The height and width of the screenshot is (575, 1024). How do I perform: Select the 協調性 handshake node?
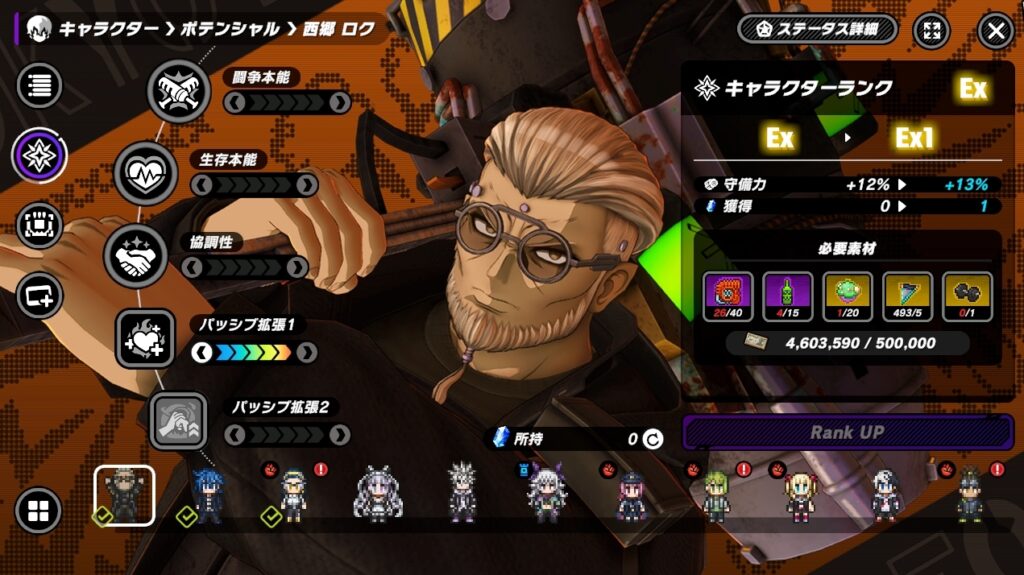pos(135,254)
